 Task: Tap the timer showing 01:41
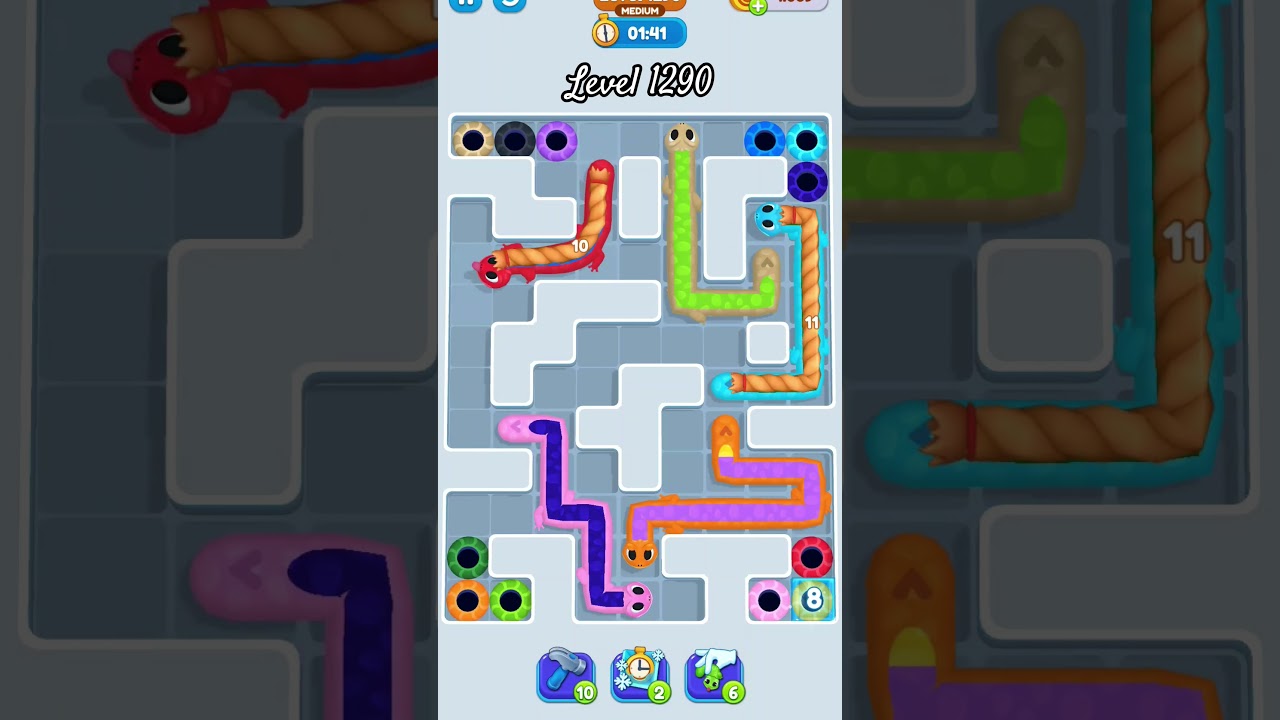click(x=648, y=32)
